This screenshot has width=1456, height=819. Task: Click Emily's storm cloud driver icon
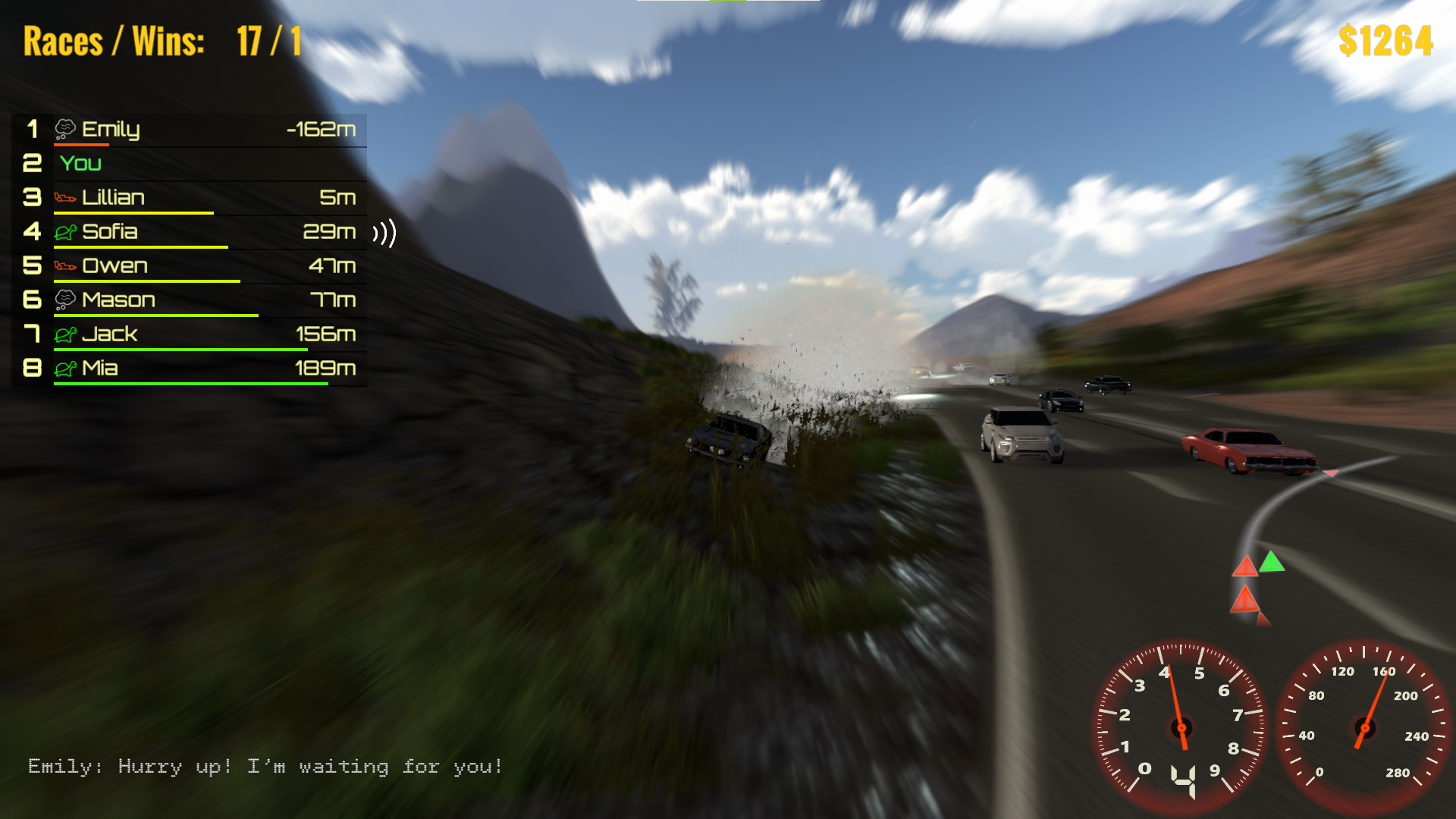(66, 129)
